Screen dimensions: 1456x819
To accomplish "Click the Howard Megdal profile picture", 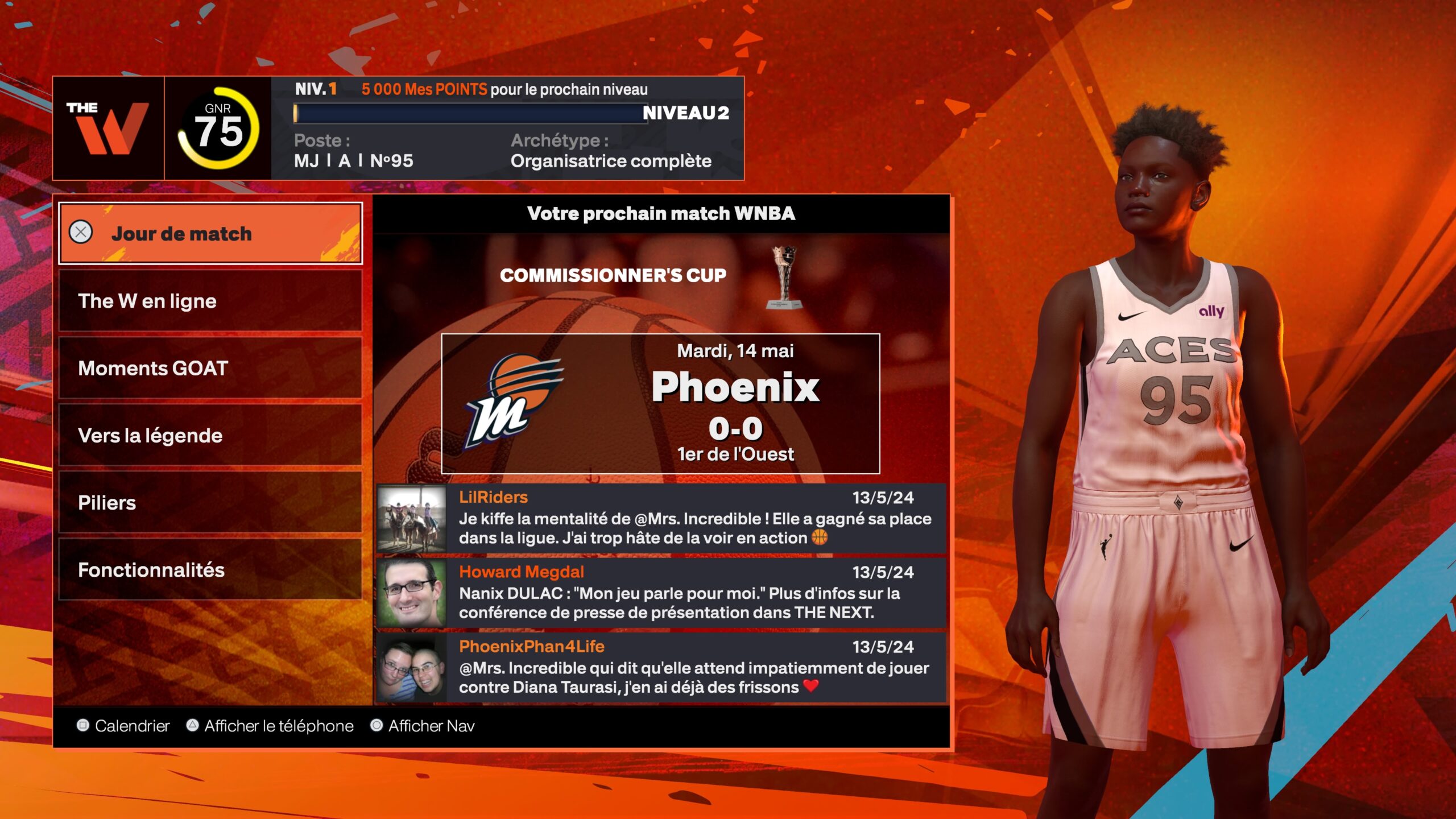I will 412,593.
